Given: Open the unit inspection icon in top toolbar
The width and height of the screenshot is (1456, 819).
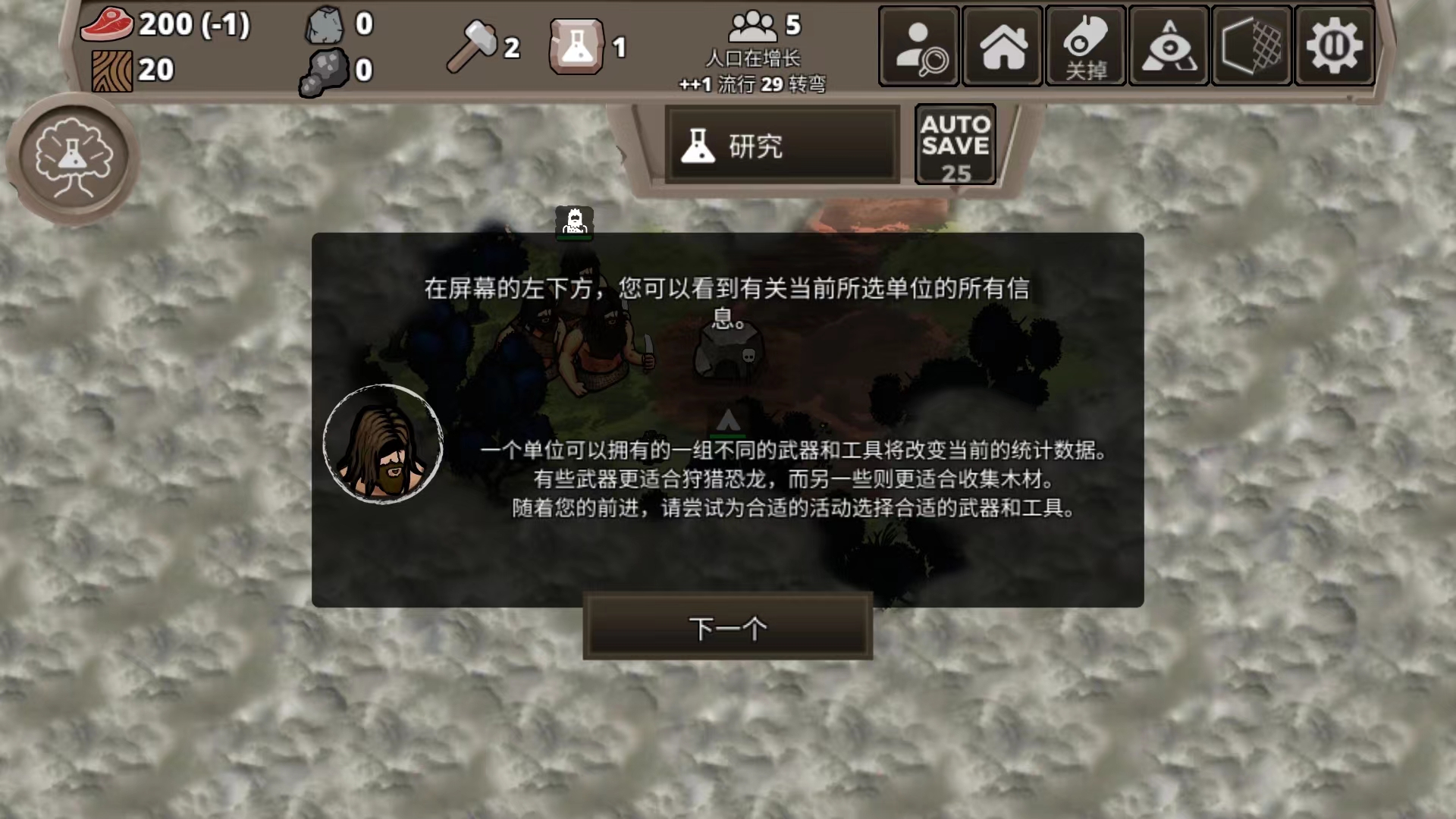Looking at the screenshot, I should [918, 45].
